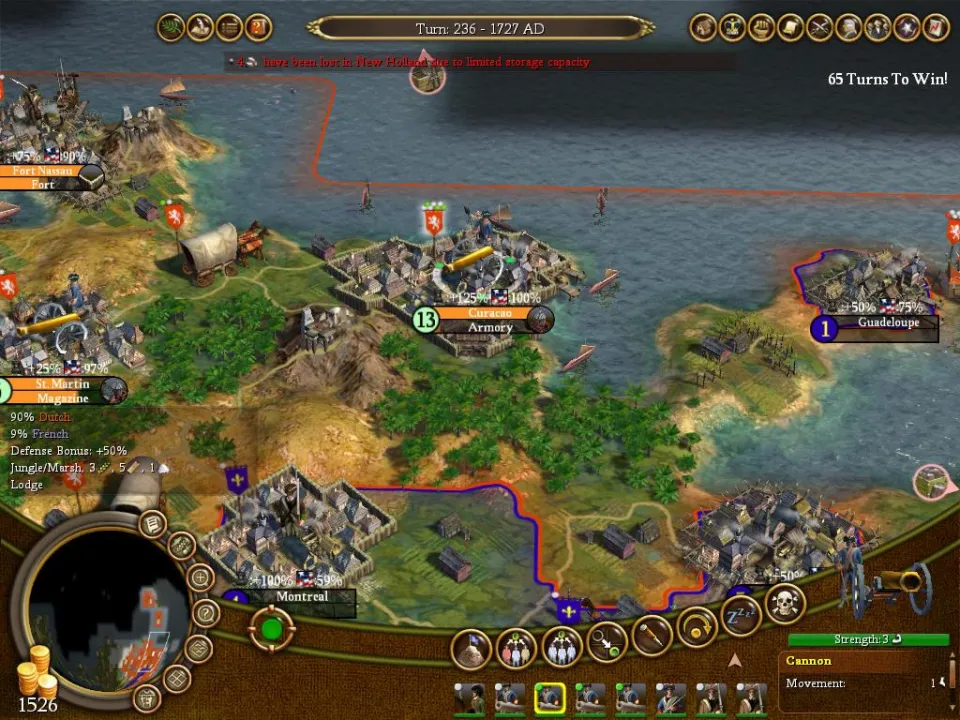Open the scroll icon advisor screen
960x720 pixels.
(x=791, y=27)
